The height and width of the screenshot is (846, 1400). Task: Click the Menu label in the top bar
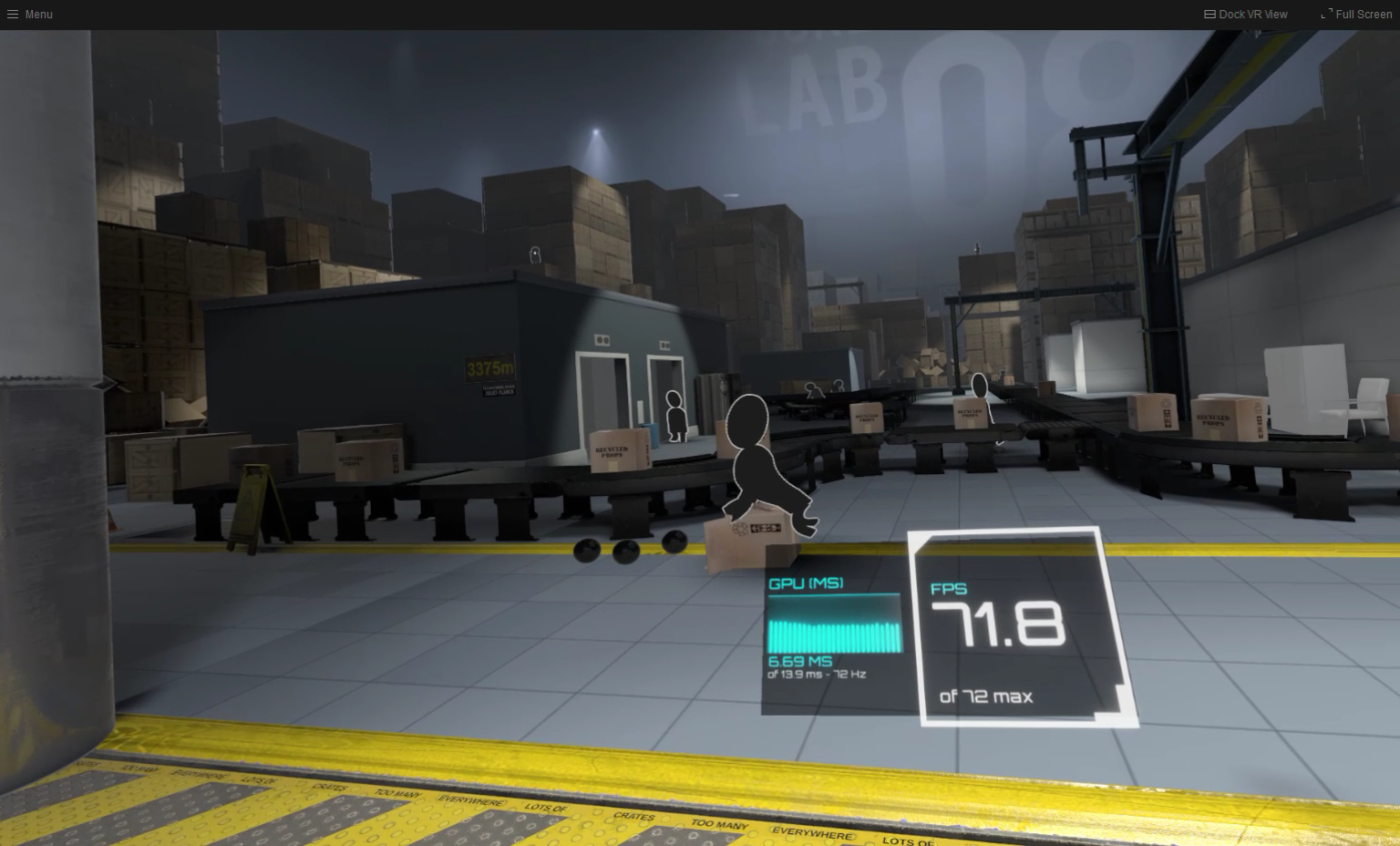[x=38, y=14]
